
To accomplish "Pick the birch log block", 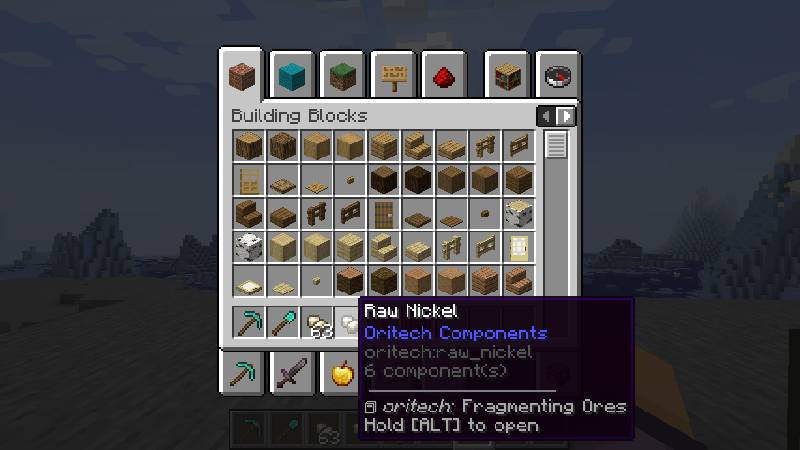I will pyautogui.click(x=520, y=214).
